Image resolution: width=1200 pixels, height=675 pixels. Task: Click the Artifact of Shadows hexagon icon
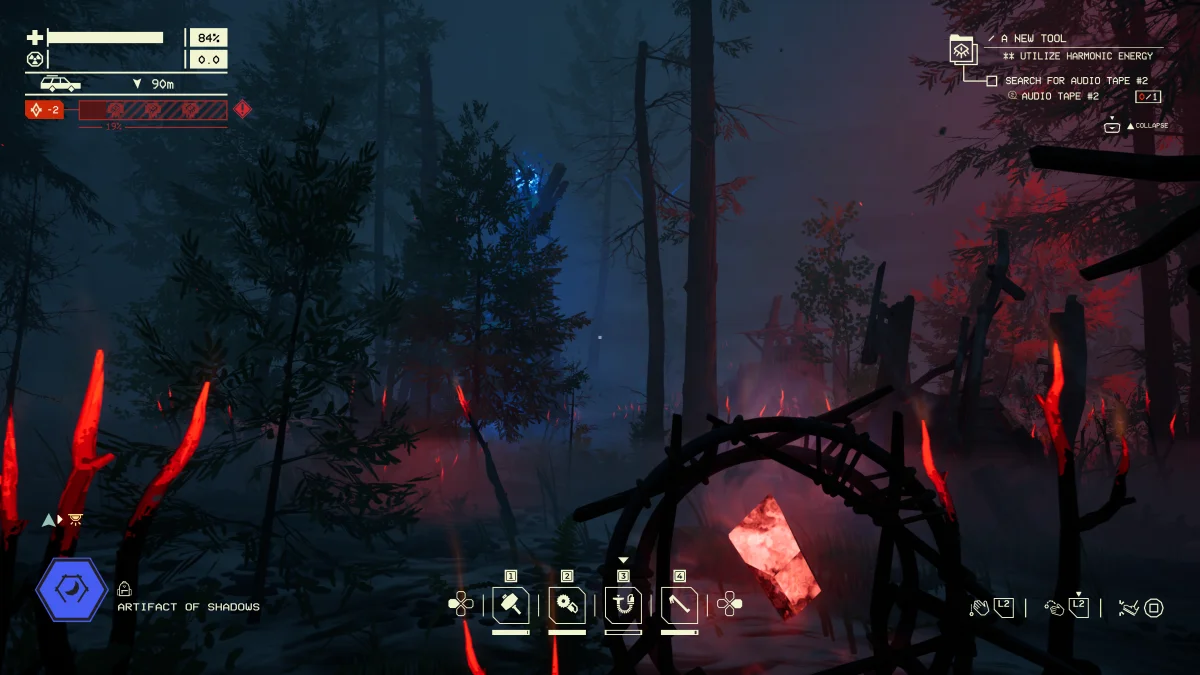pyautogui.click(x=72, y=591)
